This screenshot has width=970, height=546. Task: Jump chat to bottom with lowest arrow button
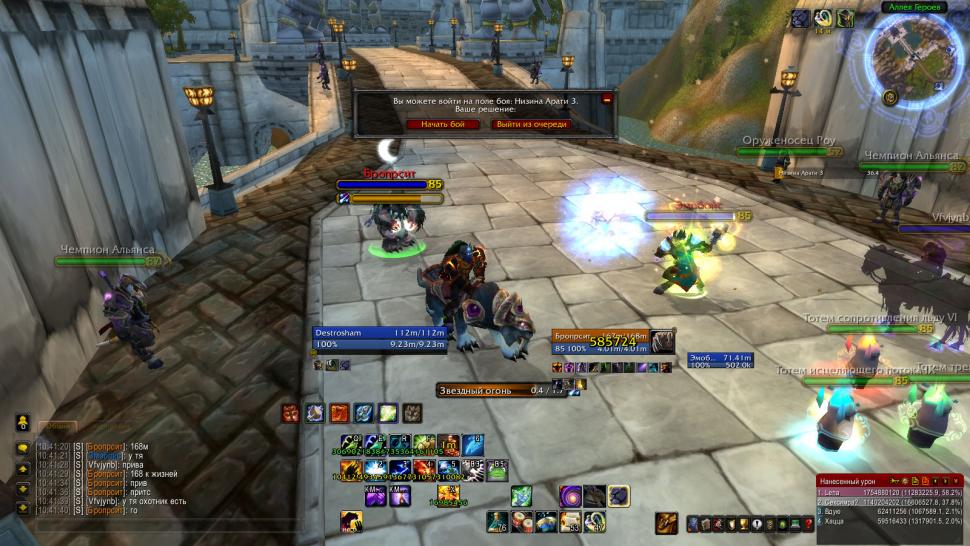(x=21, y=508)
